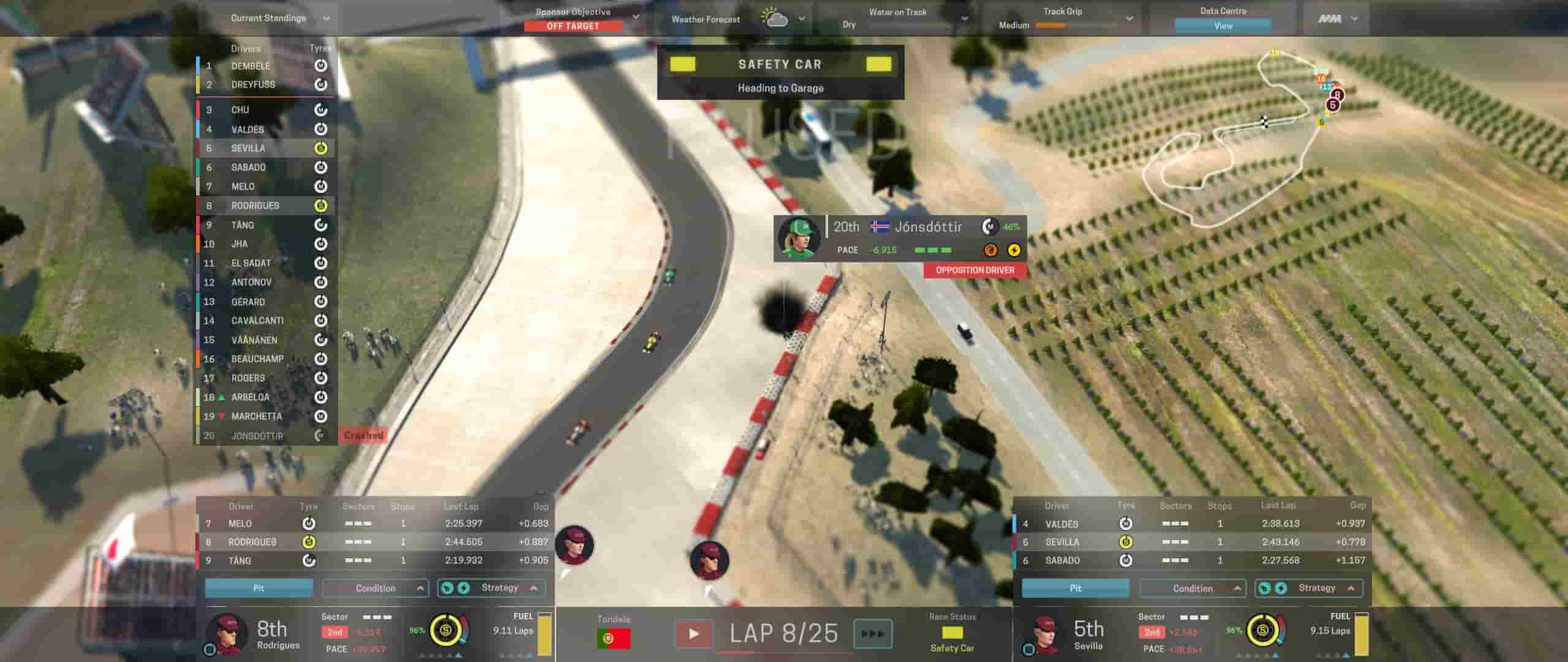Select the Jónsdóttir opposition driver card
The image size is (1568, 662).
click(899, 238)
